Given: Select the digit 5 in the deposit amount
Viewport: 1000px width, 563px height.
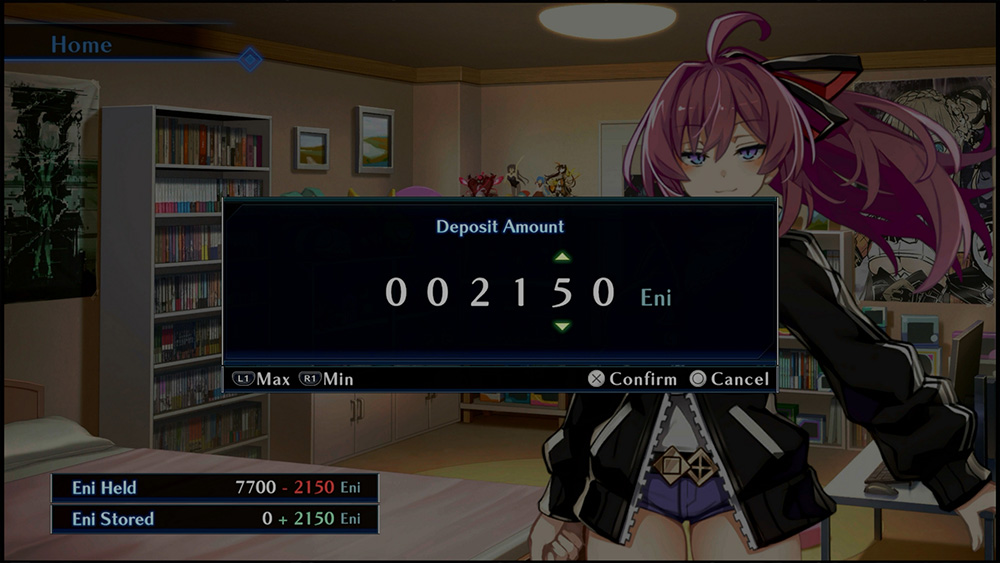Looking at the screenshot, I should [562, 292].
